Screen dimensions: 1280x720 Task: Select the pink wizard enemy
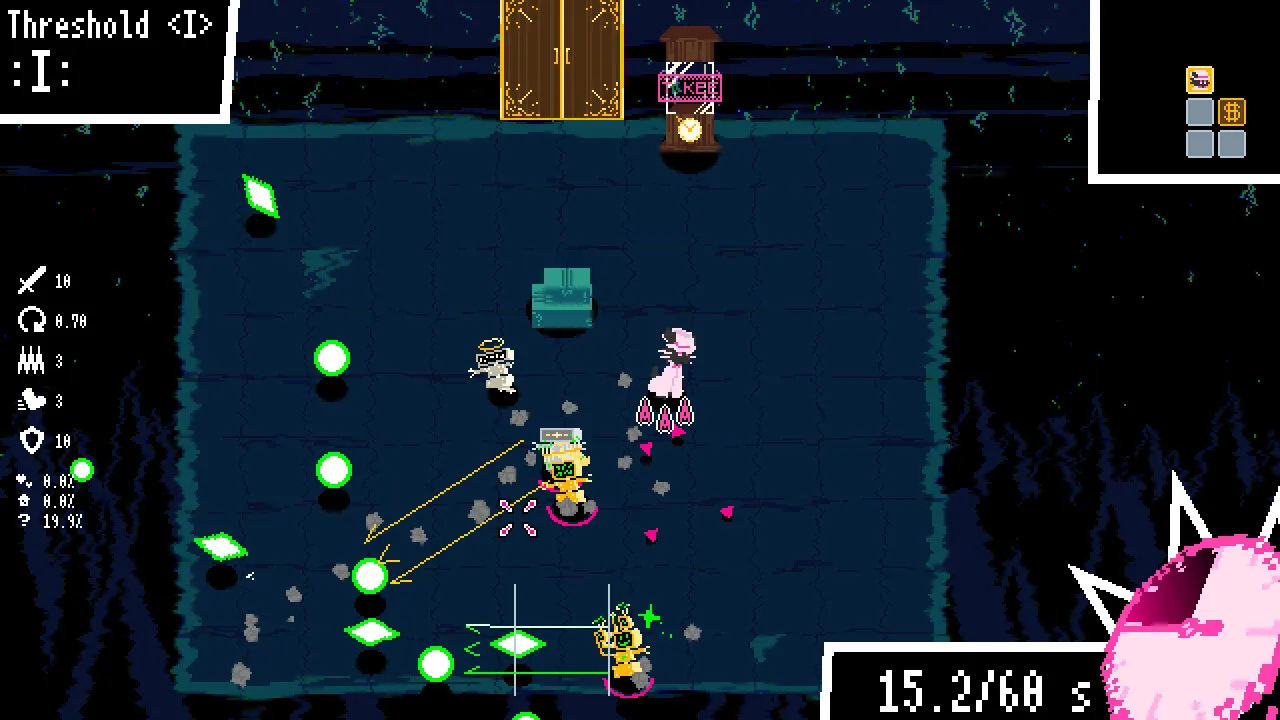click(675, 370)
